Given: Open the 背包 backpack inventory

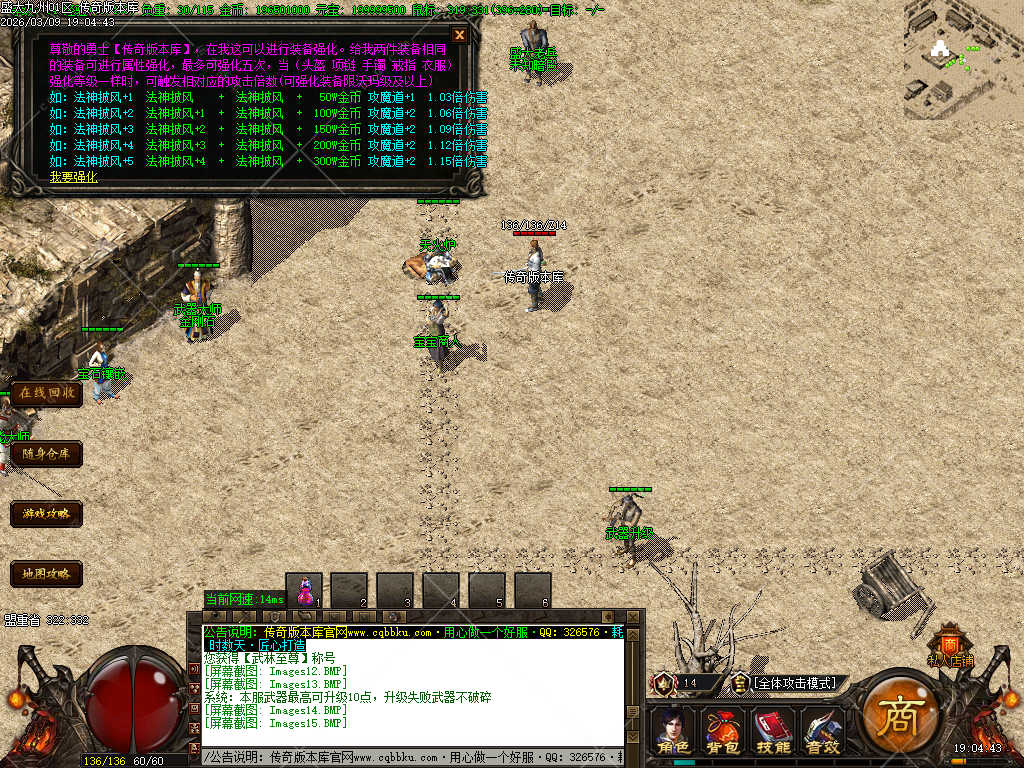Looking at the screenshot, I should [x=721, y=730].
